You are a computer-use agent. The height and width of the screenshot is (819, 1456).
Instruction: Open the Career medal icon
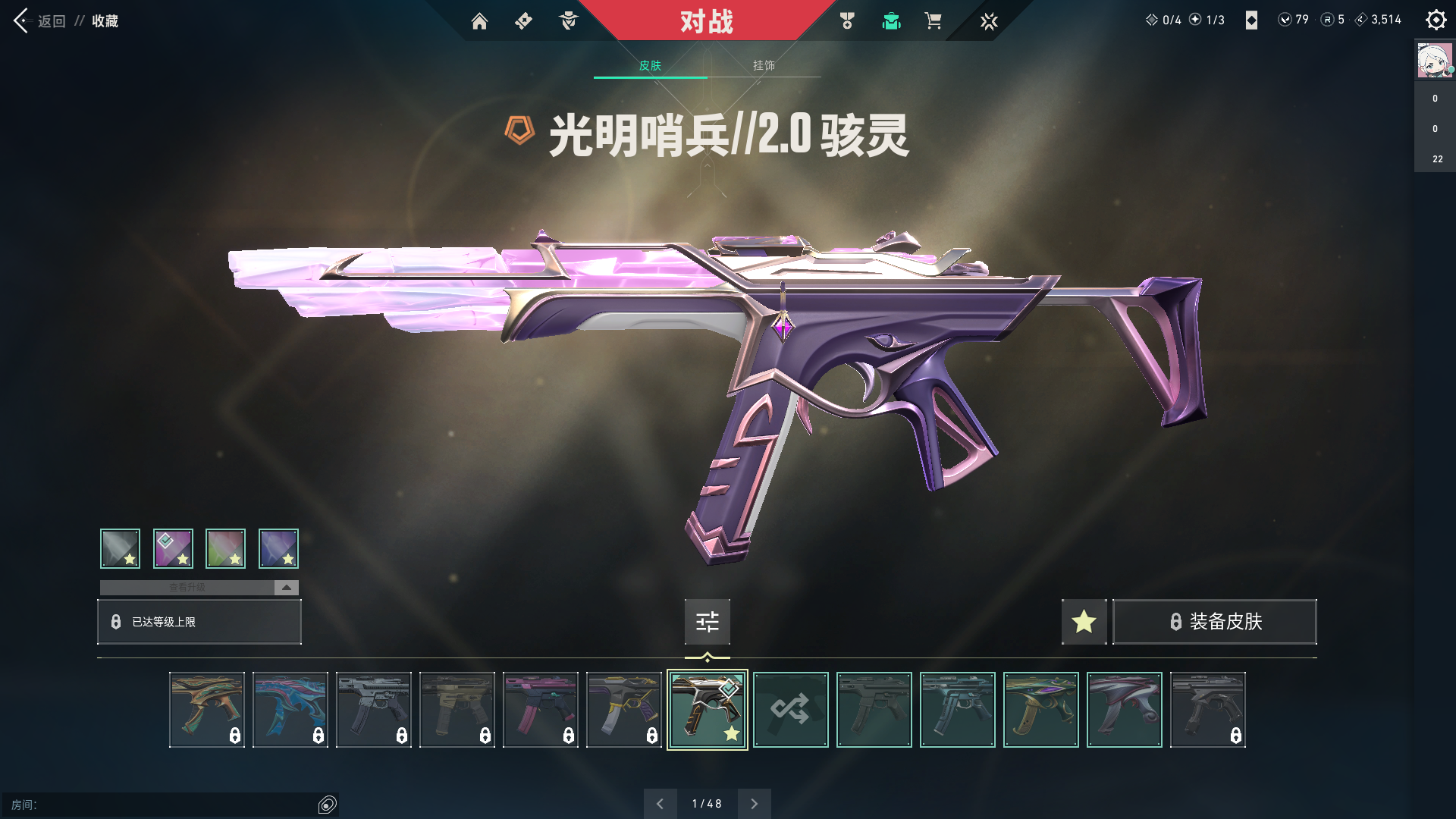coord(847,21)
